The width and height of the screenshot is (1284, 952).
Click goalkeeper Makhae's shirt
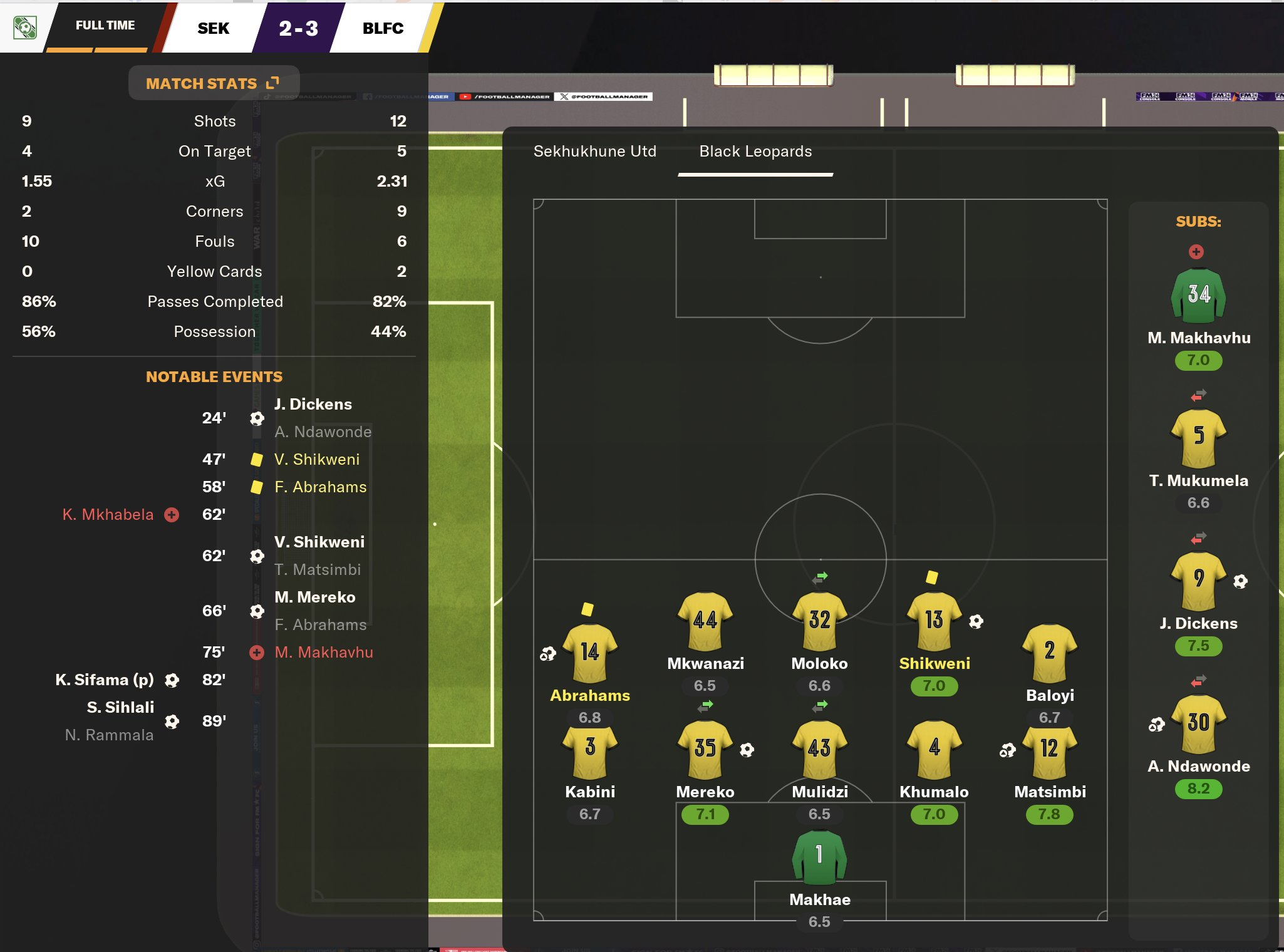click(819, 856)
